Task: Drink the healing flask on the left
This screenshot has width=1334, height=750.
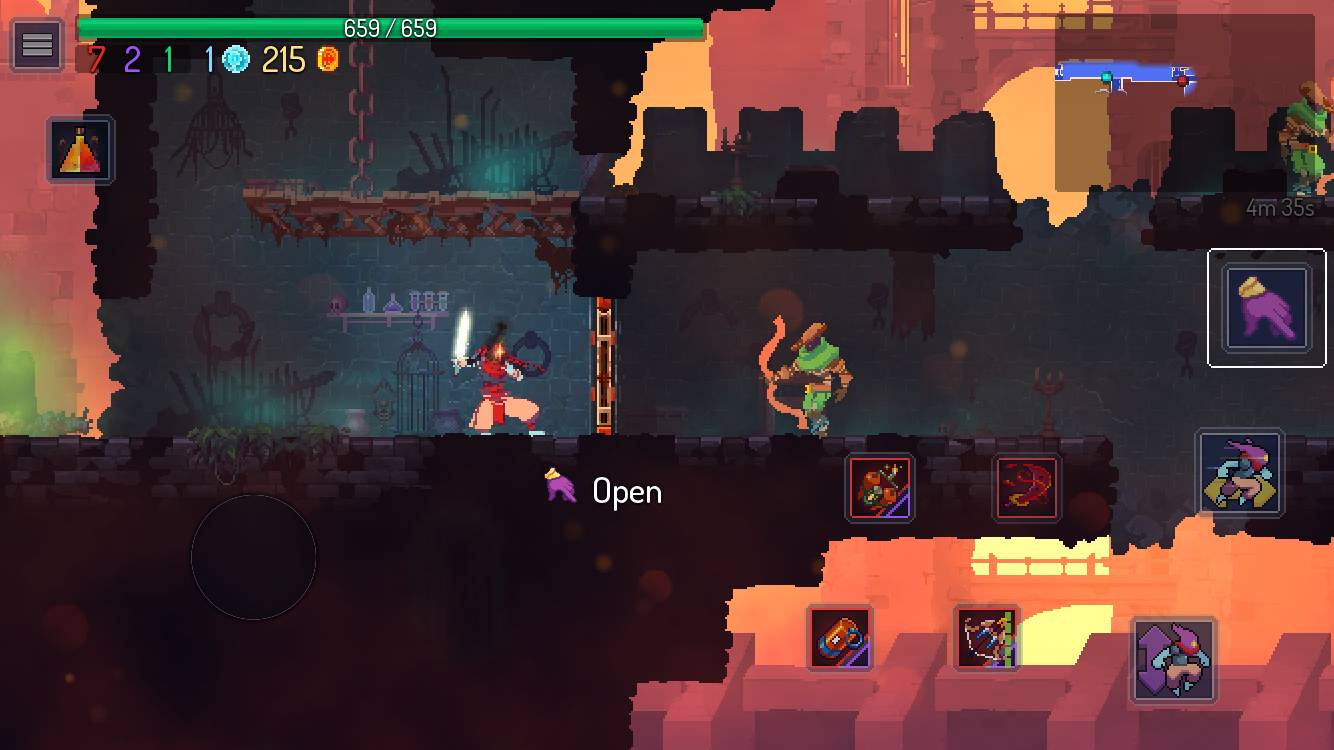Action: (x=80, y=152)
